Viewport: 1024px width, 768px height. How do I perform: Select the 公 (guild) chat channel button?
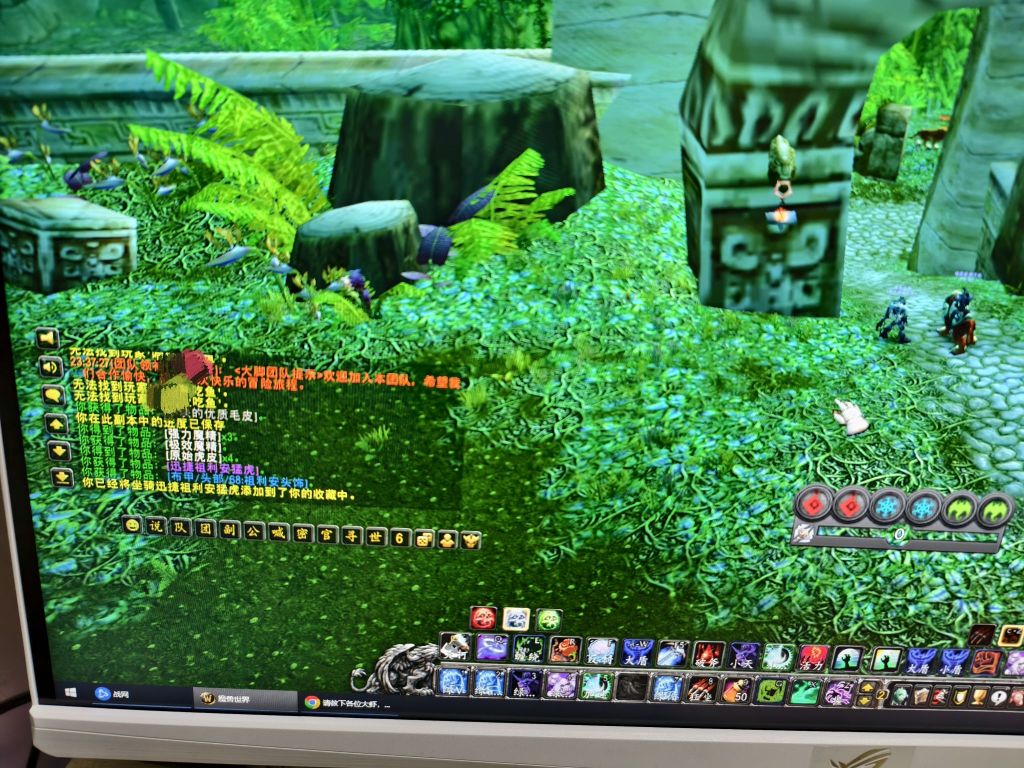[x=253, y=531]
